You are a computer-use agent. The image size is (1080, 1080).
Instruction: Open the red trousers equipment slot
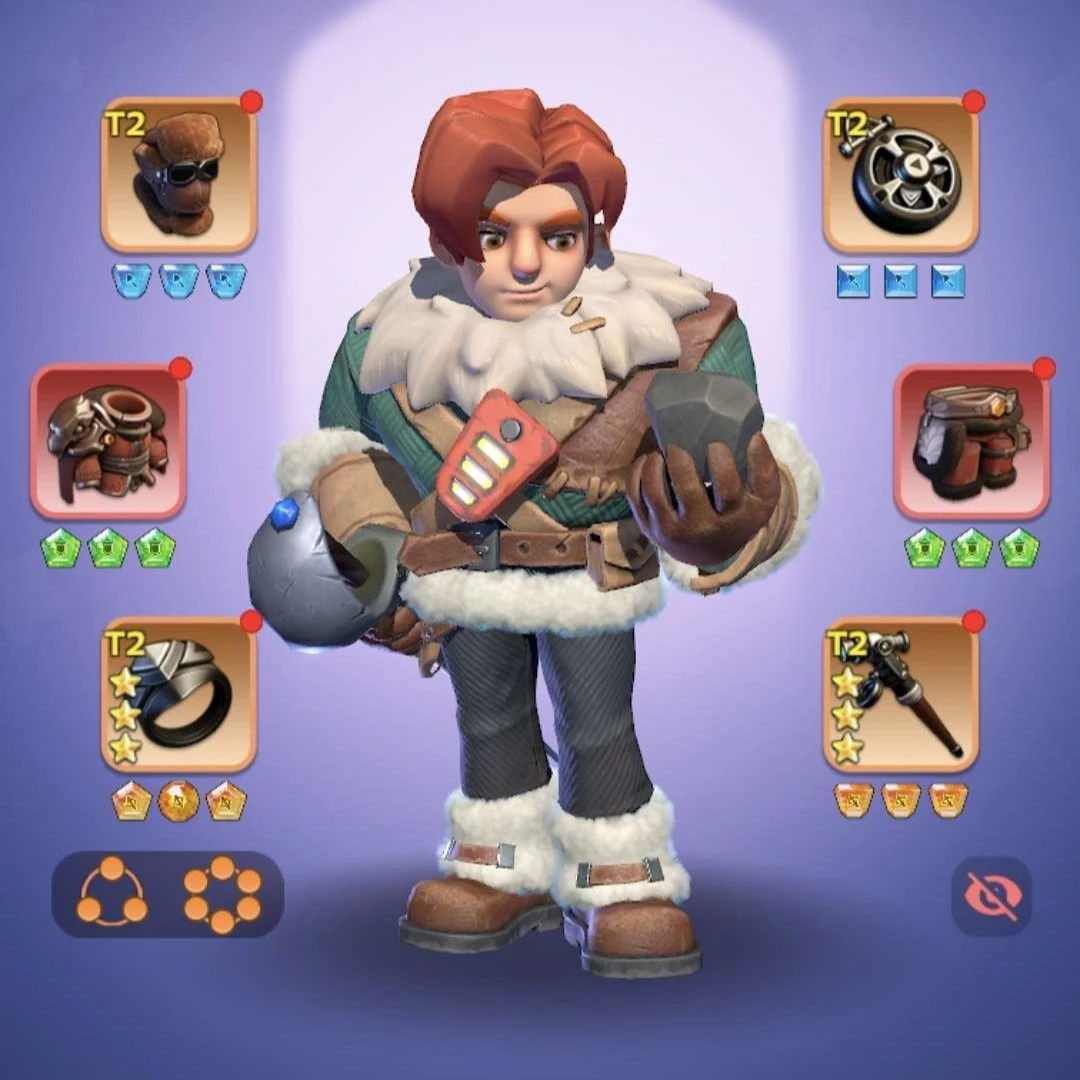[971, 441]
